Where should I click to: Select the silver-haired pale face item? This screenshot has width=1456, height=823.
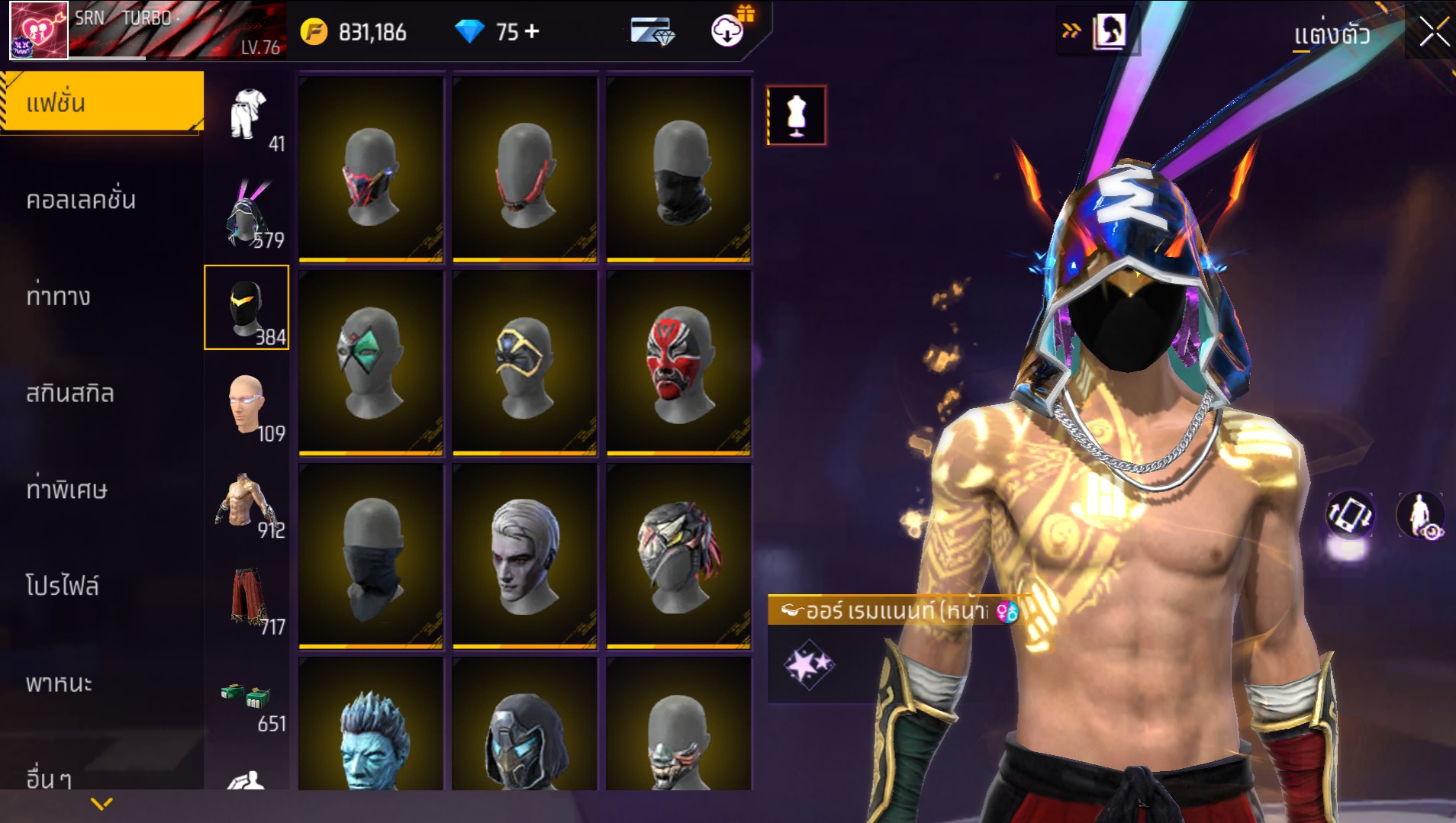[524, 557]
